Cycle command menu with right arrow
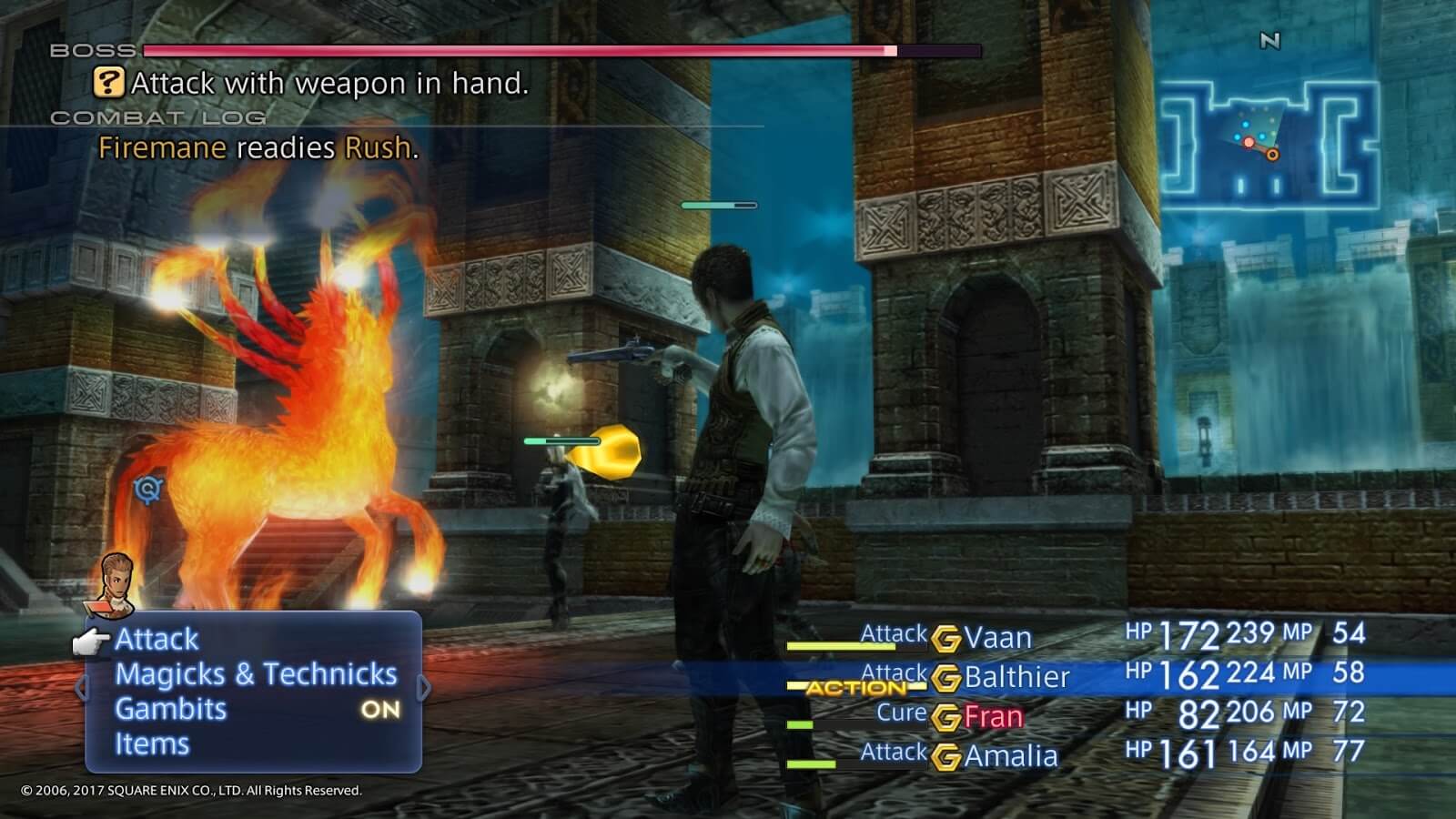1456x819 pixels. [423, 689]
